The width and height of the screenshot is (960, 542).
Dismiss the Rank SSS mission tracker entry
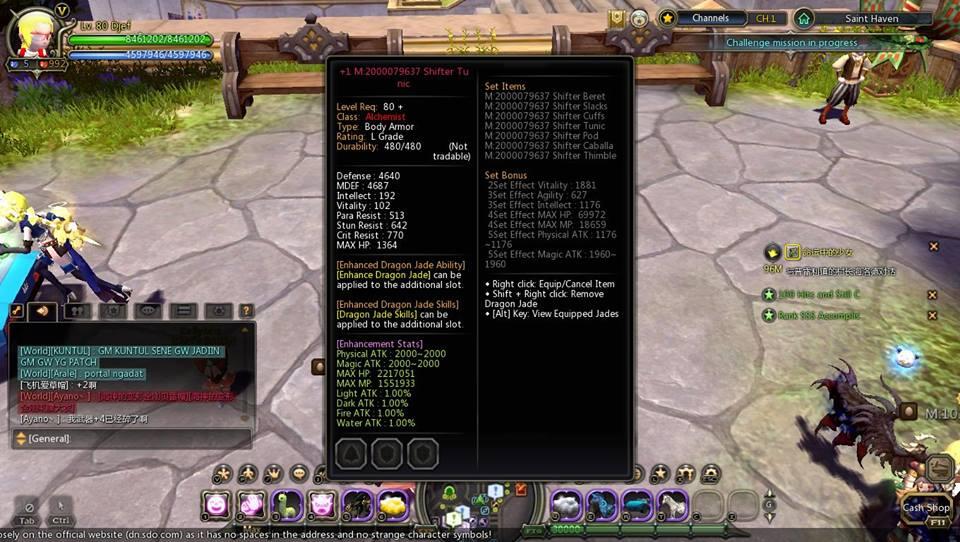point(932,315)
